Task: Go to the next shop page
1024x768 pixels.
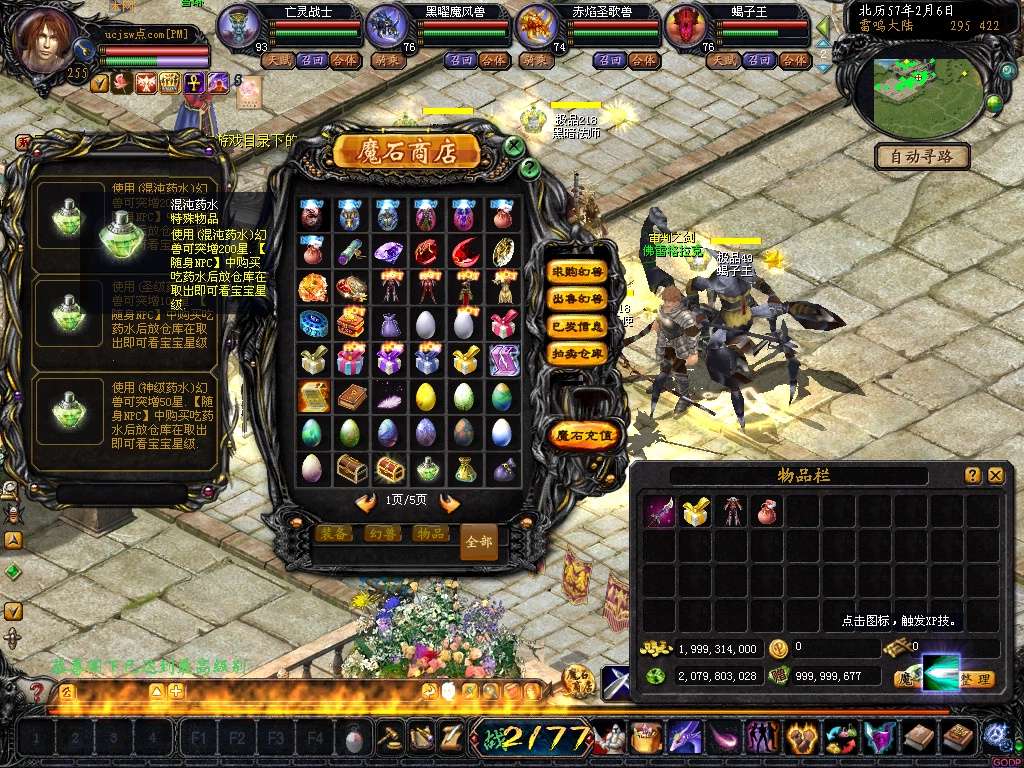Action: click(x=450, y=502)
